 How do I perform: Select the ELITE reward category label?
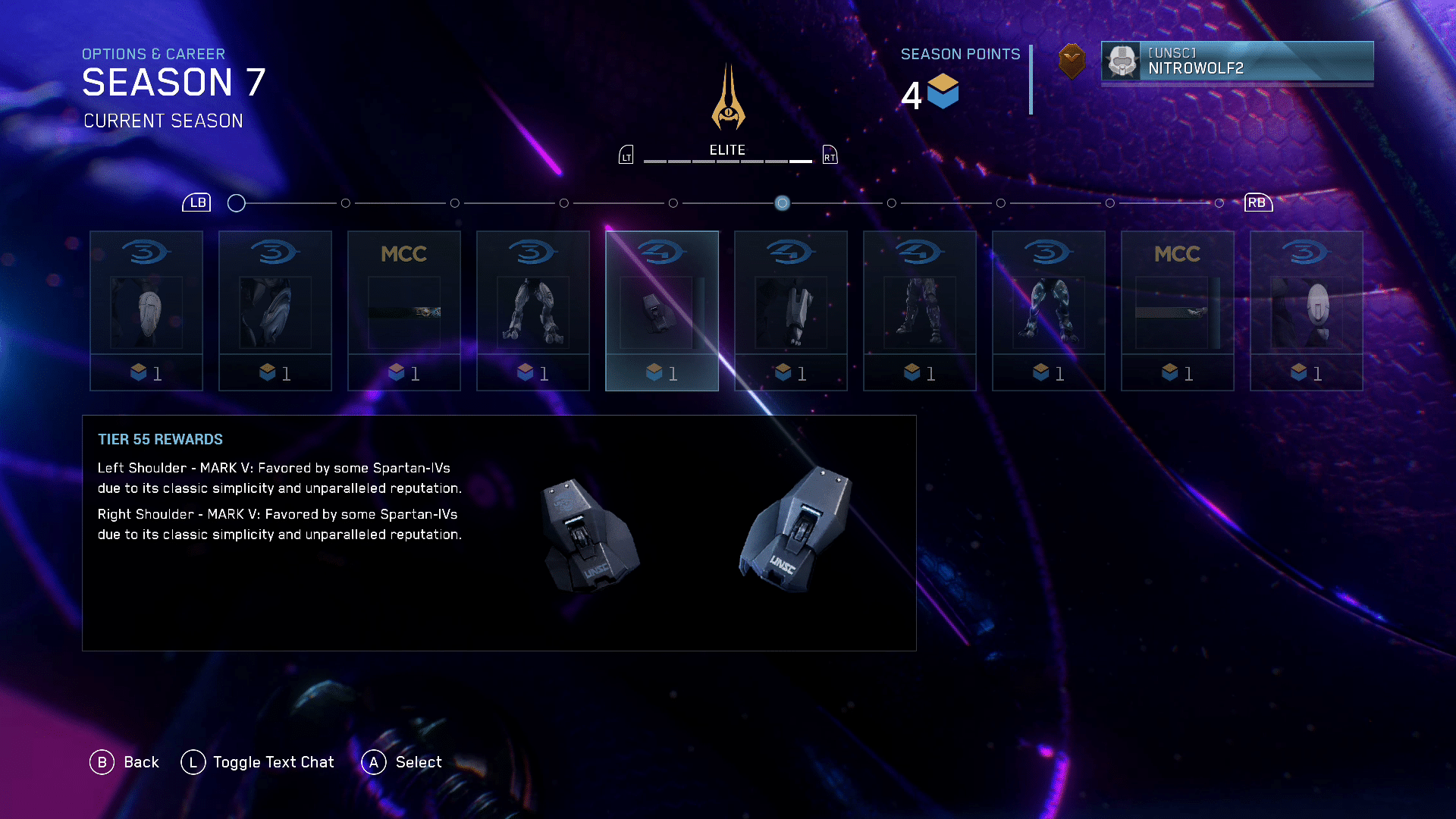727,150
